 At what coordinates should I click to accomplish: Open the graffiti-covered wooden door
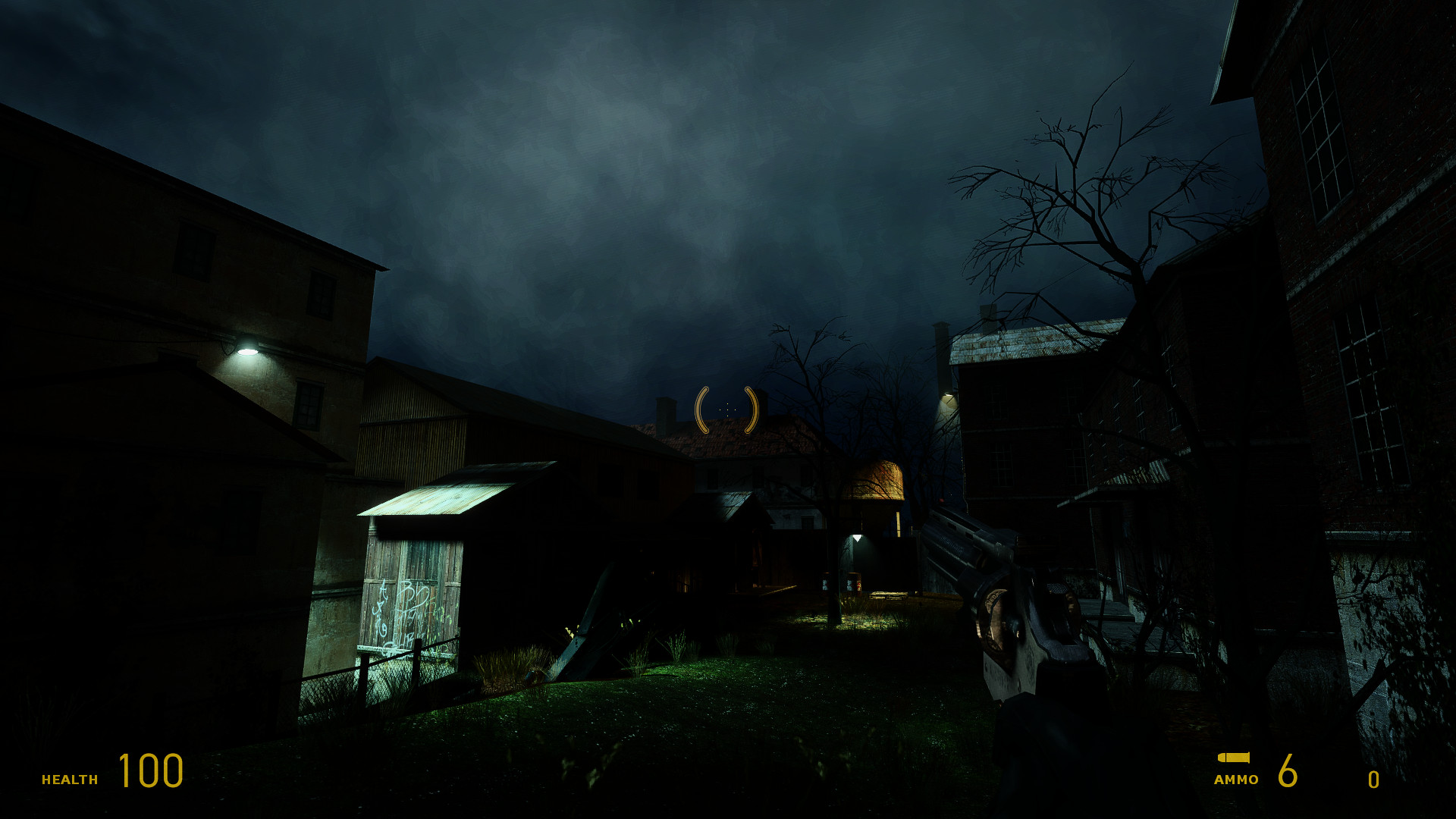[x=402, y=607]
